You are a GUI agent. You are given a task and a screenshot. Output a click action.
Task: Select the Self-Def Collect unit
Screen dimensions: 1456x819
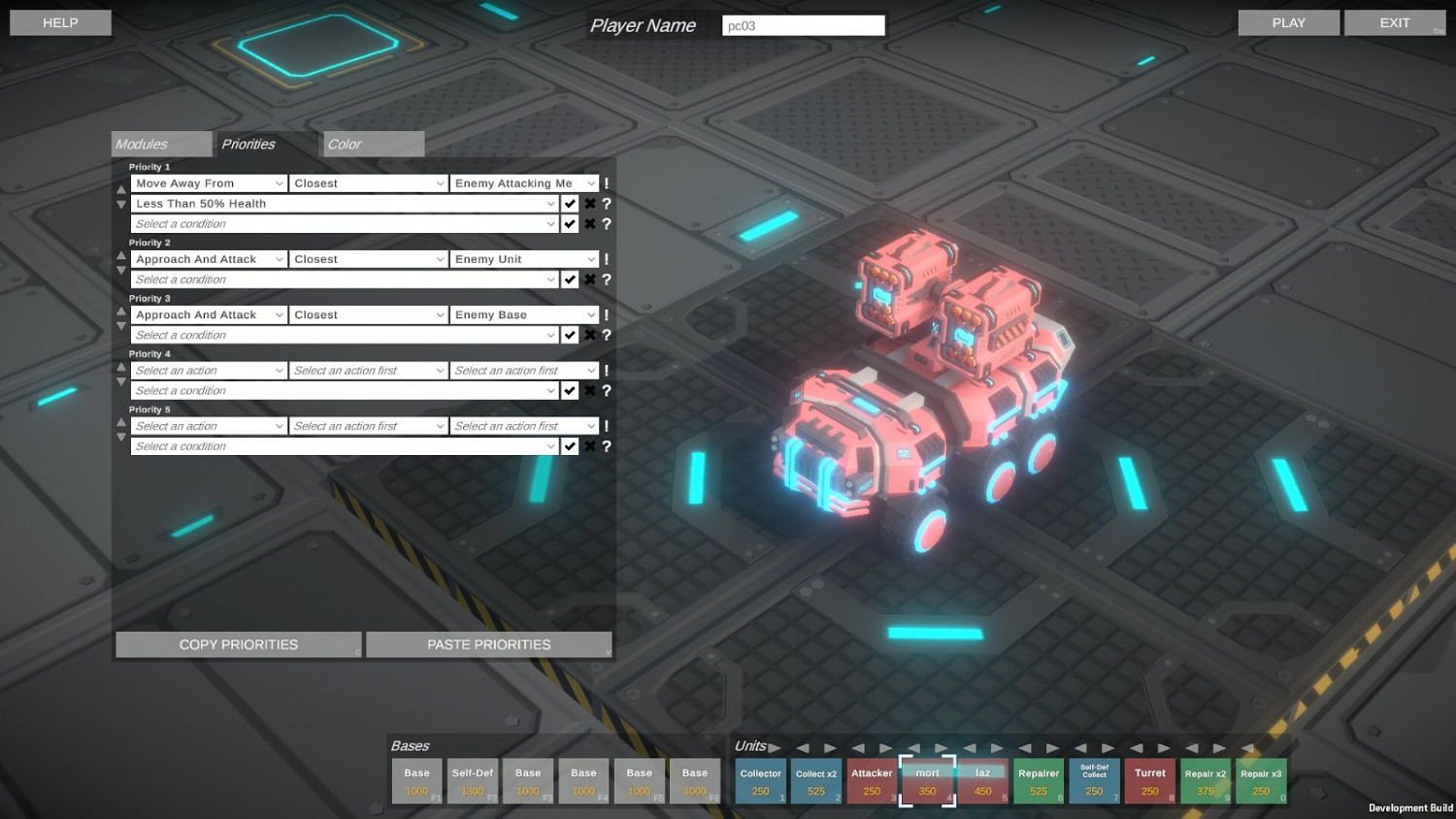[1094, 780]
